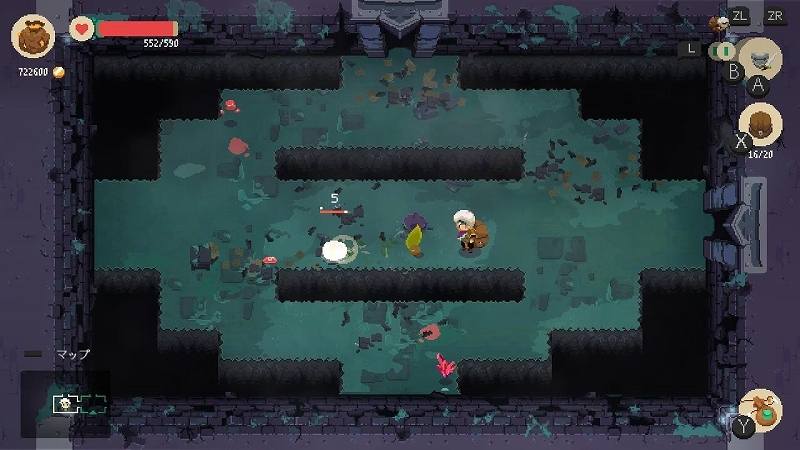Open the dungeon minimap
800x450 pixels.
pos(66,402)
